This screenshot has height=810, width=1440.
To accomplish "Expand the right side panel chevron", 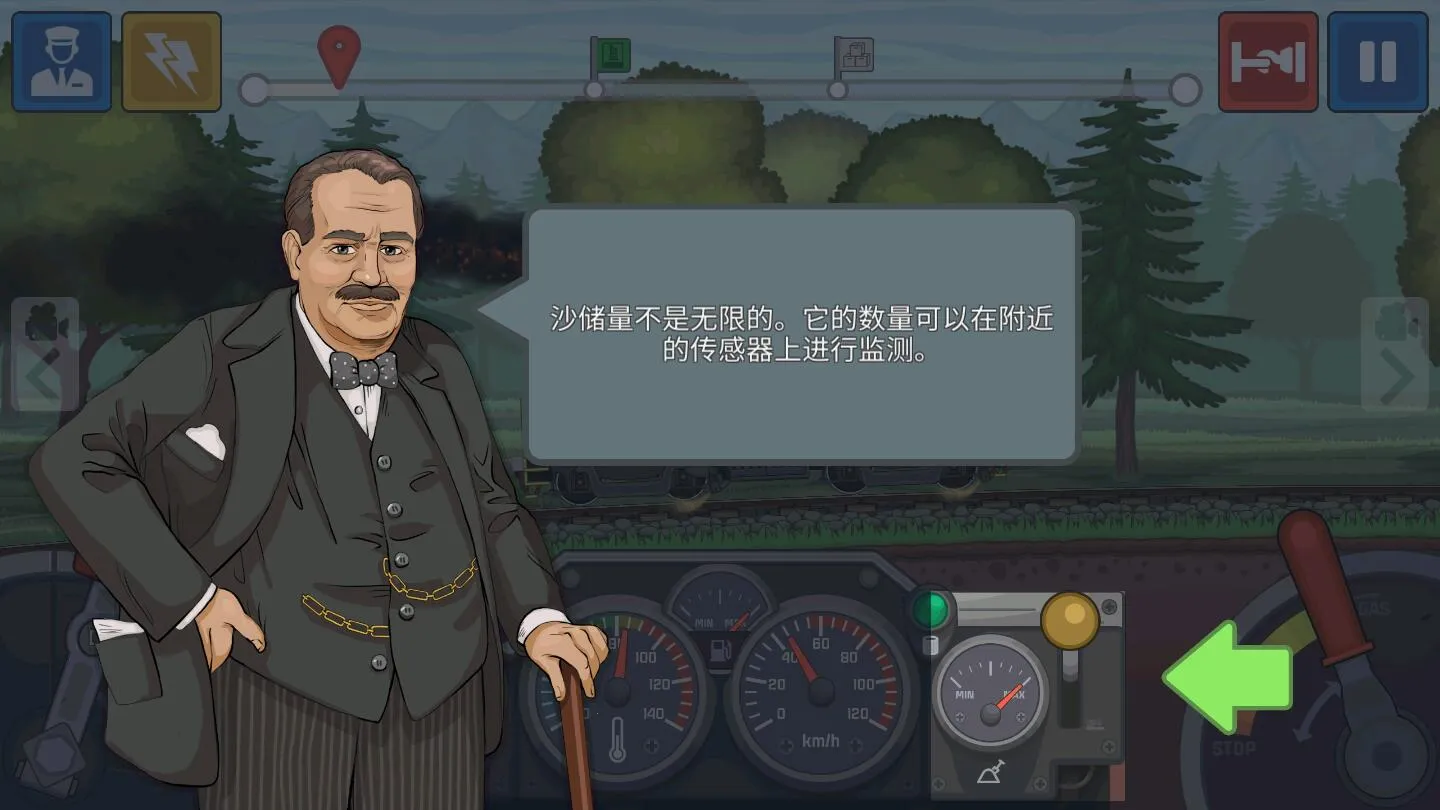I will 1398,375.
